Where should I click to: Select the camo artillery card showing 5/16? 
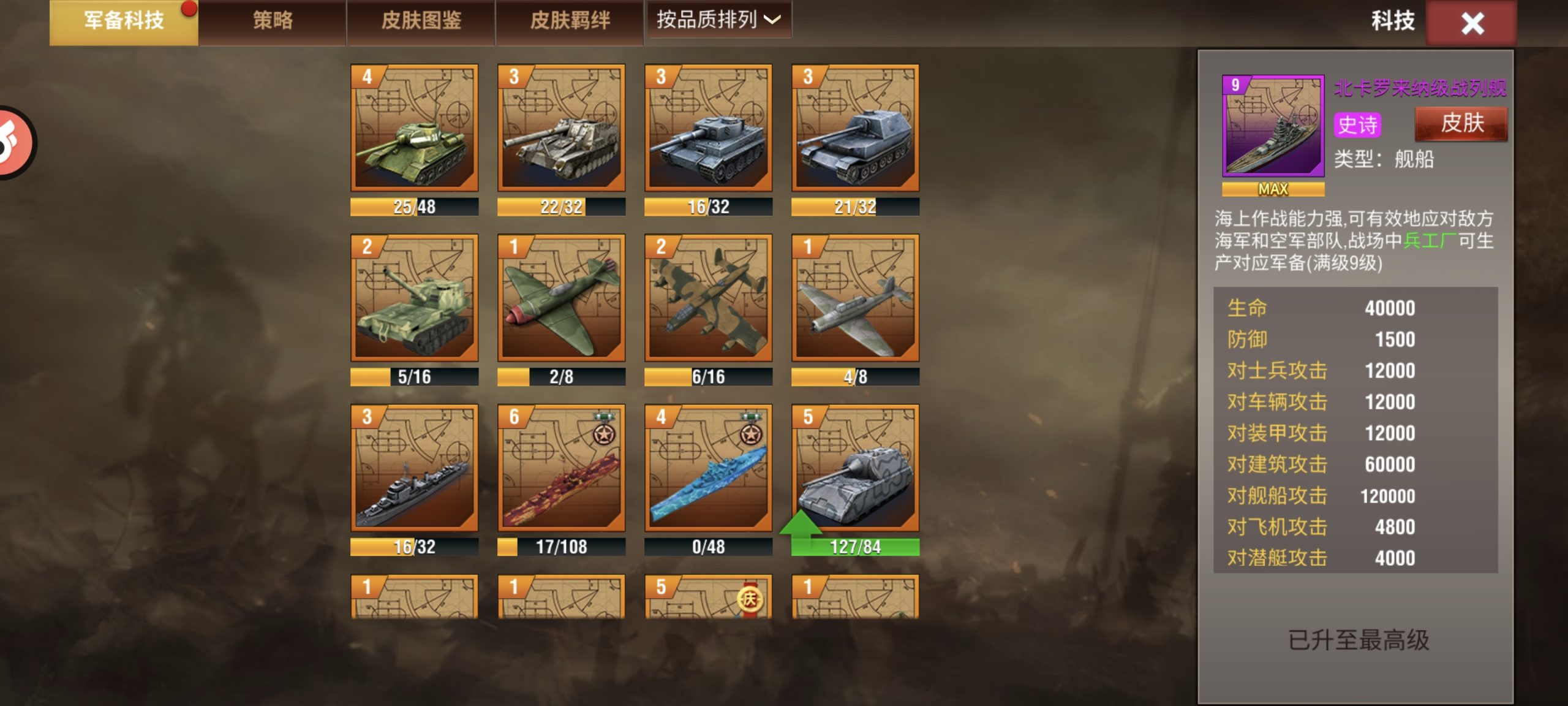(414, 298)
